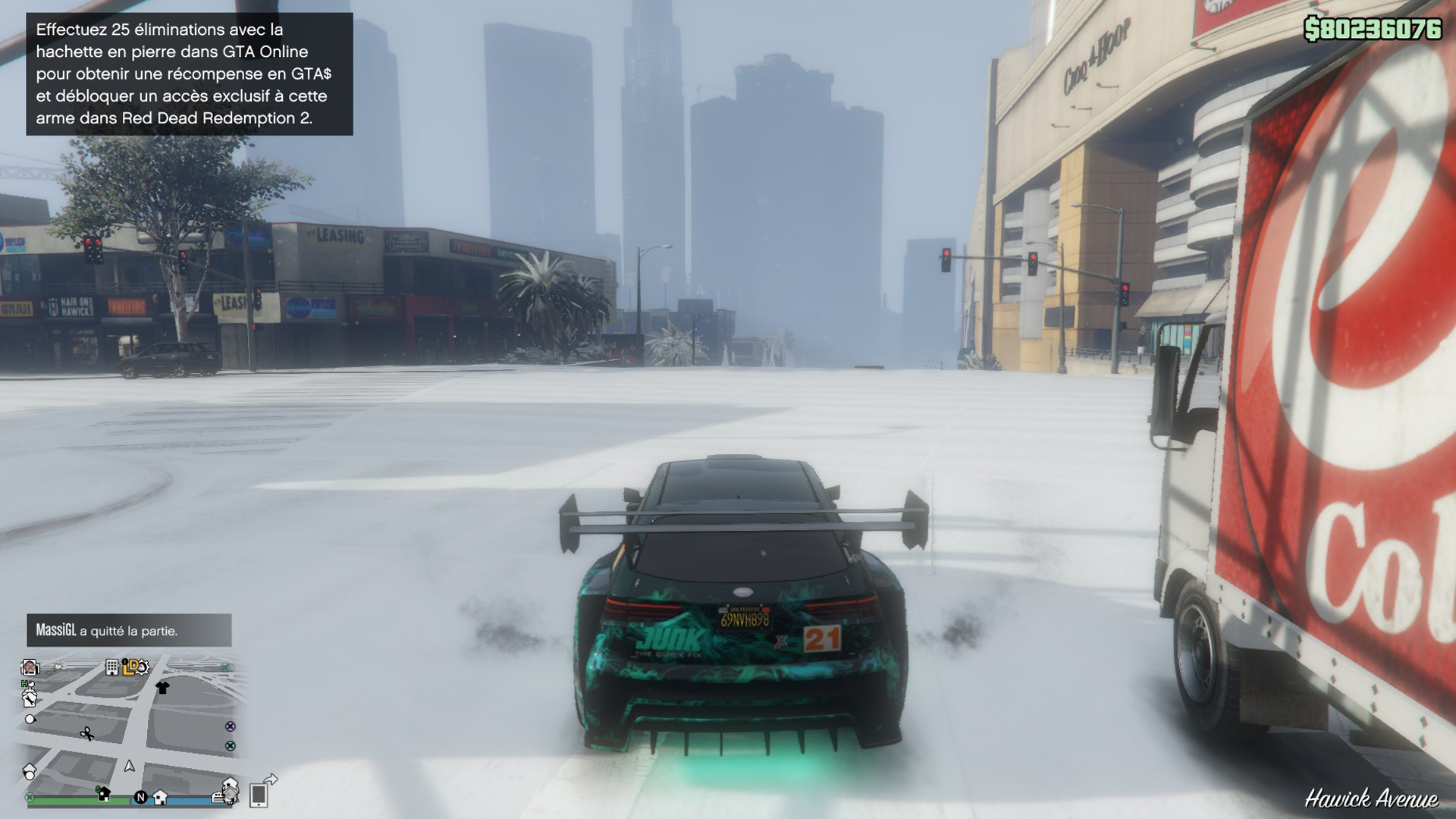Toggle the teal X player blip

click(x=230, y=745)
